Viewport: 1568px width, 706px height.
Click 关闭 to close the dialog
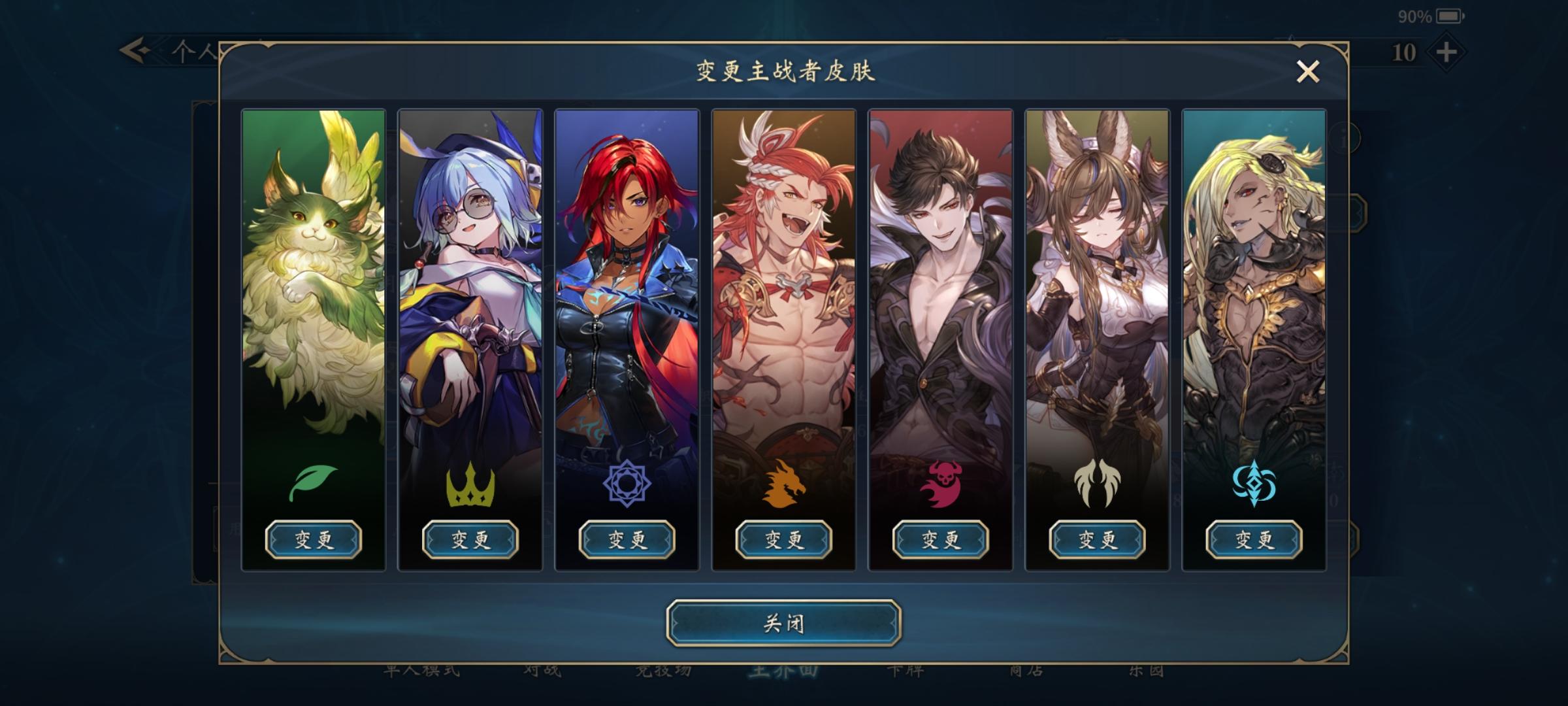[783, 624]
